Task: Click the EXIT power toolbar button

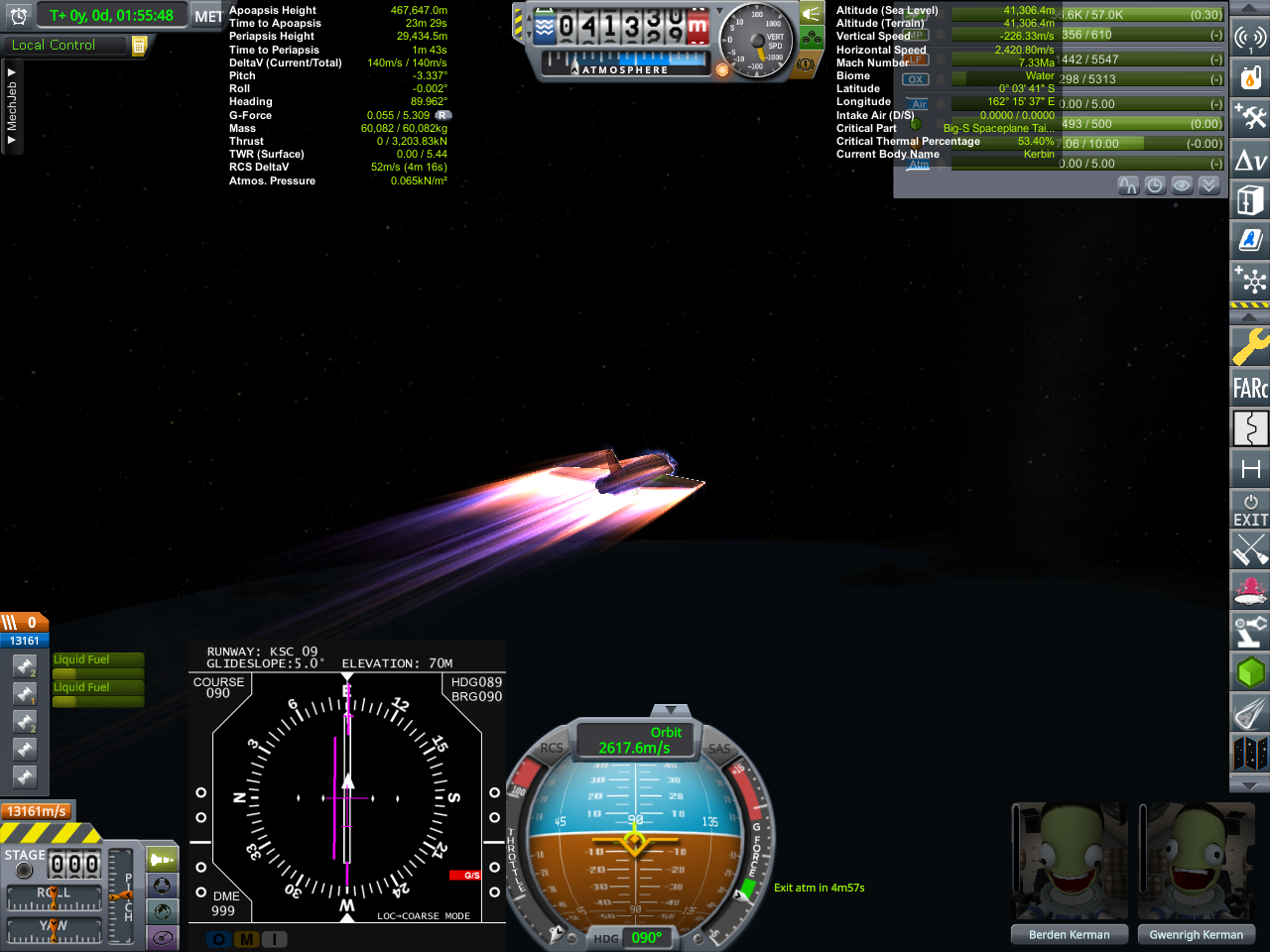Action: coord(1250,510)
